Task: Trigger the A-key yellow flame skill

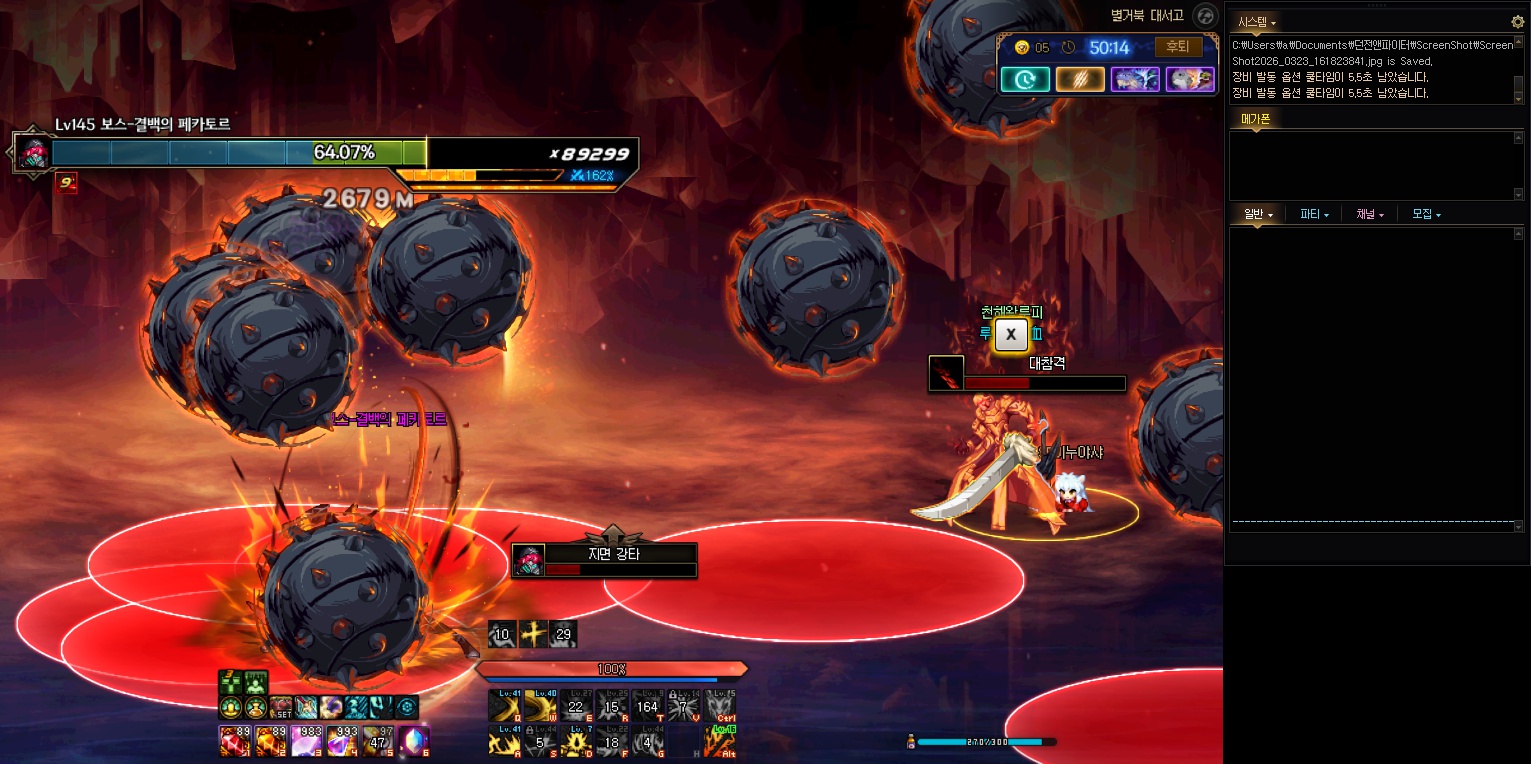Action: [x=504, y=741]
